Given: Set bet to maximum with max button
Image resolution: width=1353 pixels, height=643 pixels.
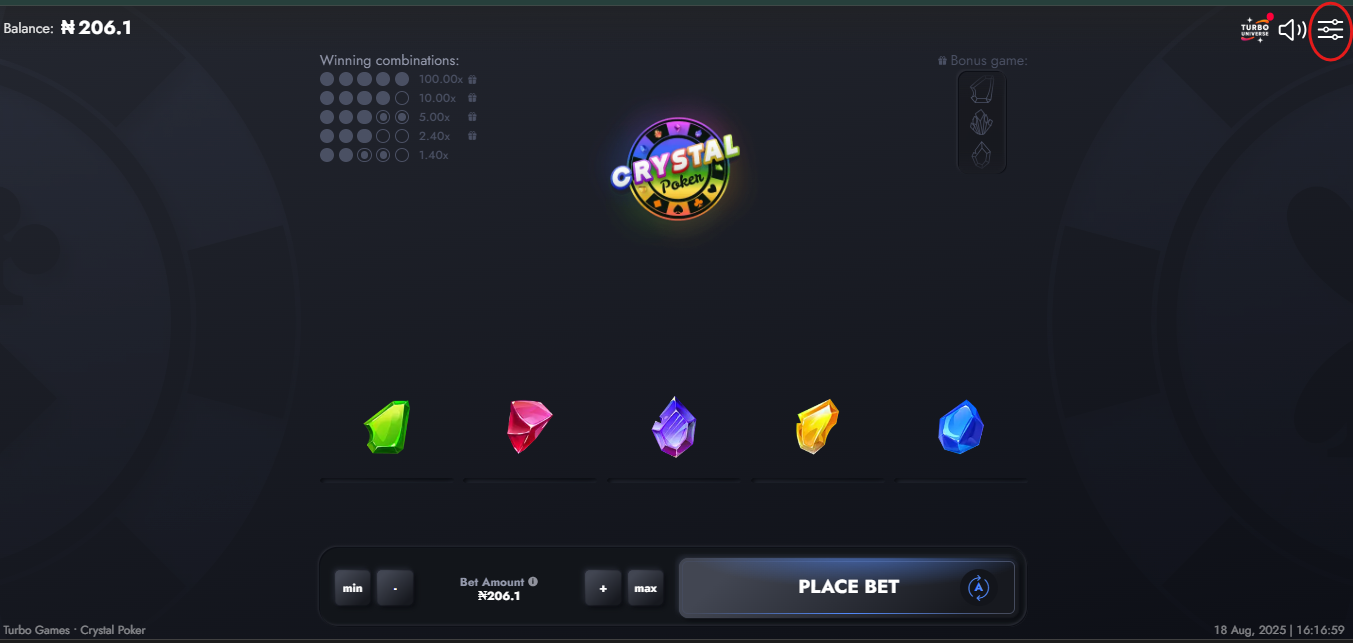Looking at the screenshot, I should point(645,588).
